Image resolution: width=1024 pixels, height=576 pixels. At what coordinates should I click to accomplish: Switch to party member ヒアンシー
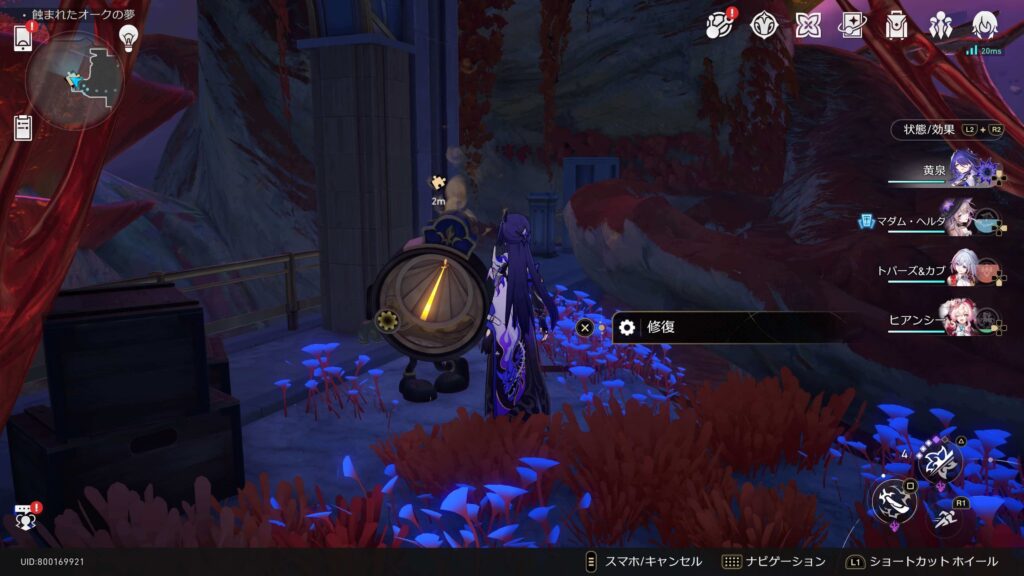pyautogui.click(x=960, y=319)
